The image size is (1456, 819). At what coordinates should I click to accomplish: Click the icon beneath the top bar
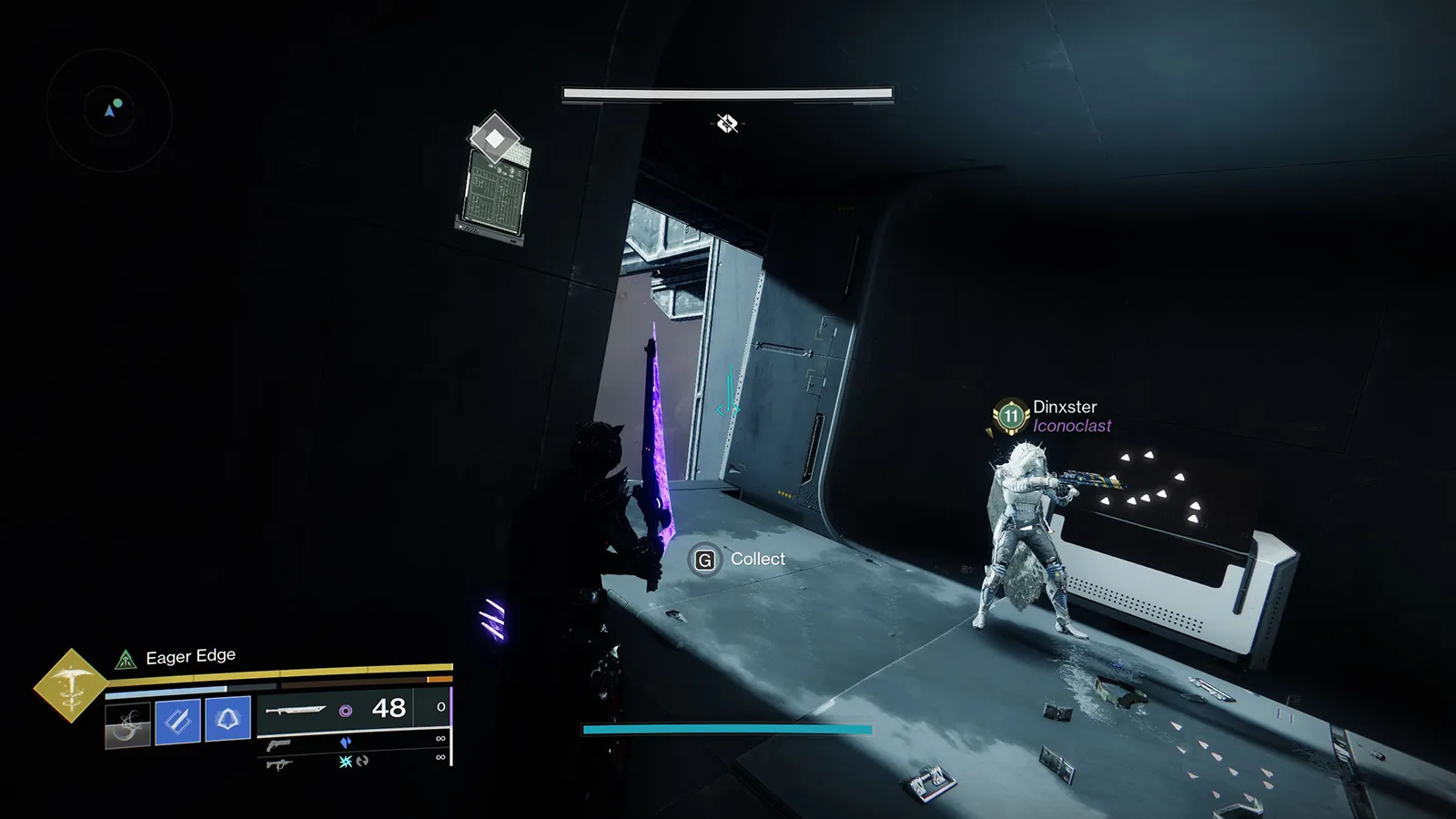pyautogui.click(x=727, y=123)
